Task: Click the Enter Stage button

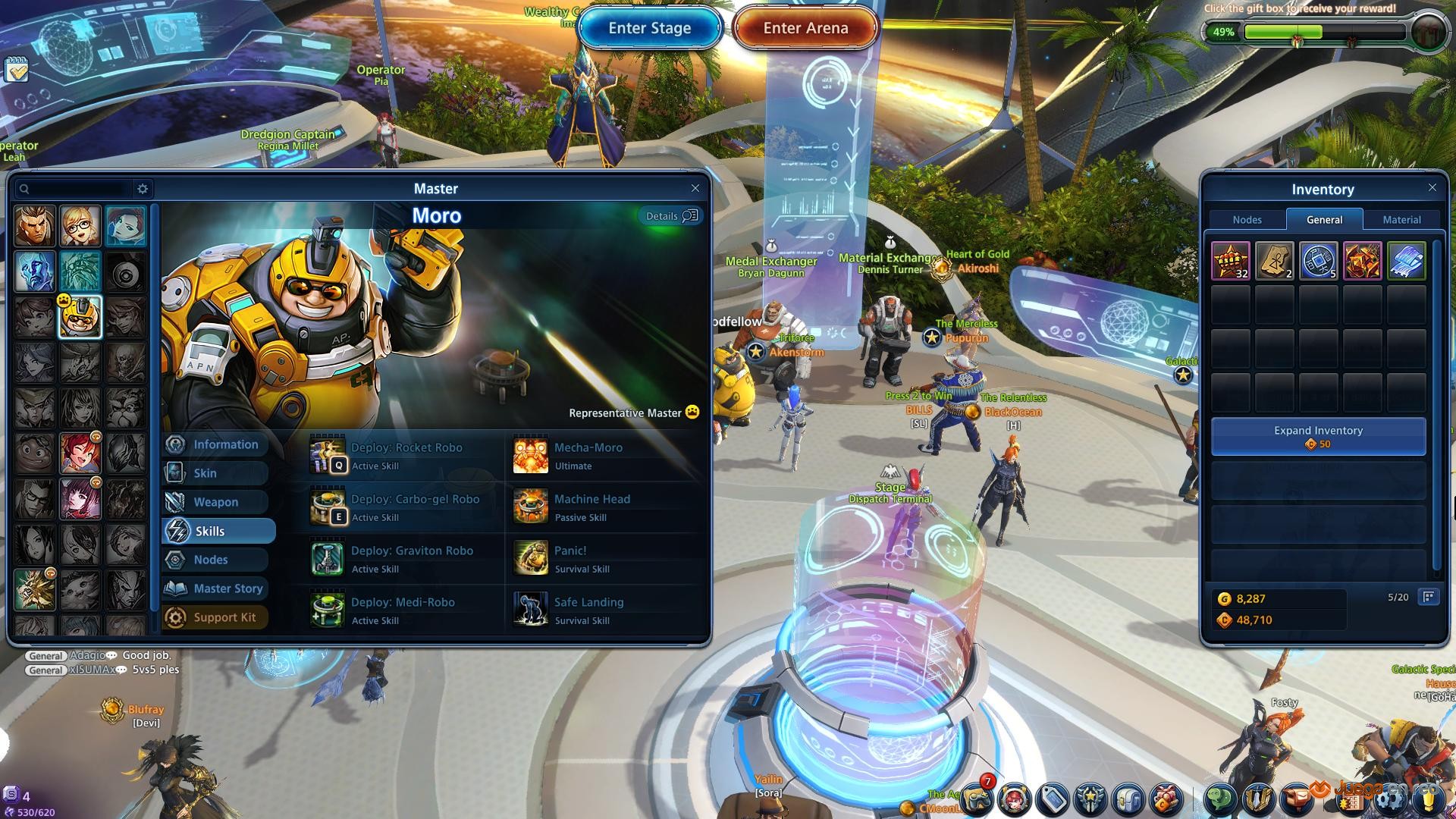Action: pos(649,28)
